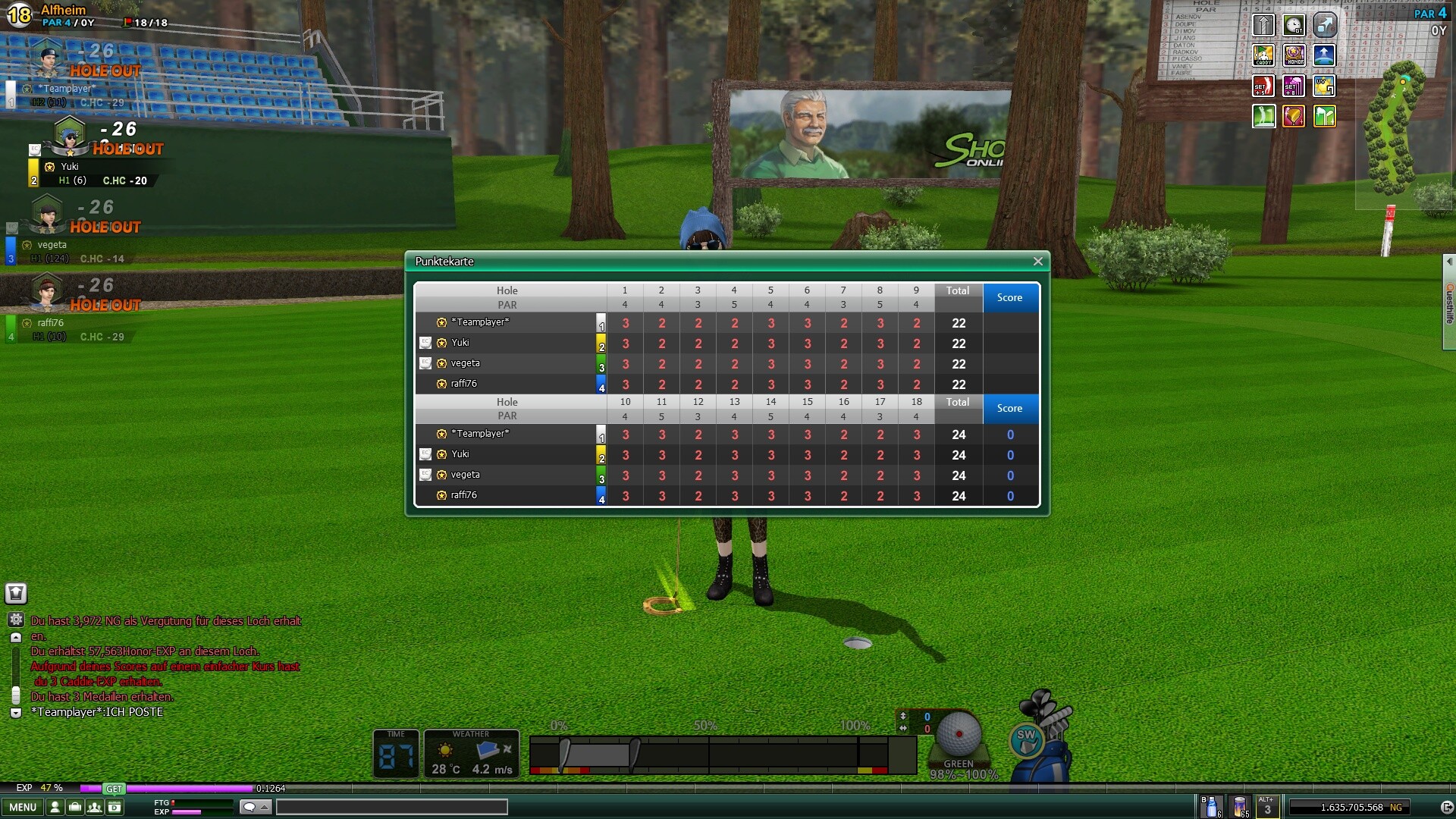Close the Punktekarte scorecard window
The image size is (1456, 819).
pyautogui.click(x=1037, y=262)
